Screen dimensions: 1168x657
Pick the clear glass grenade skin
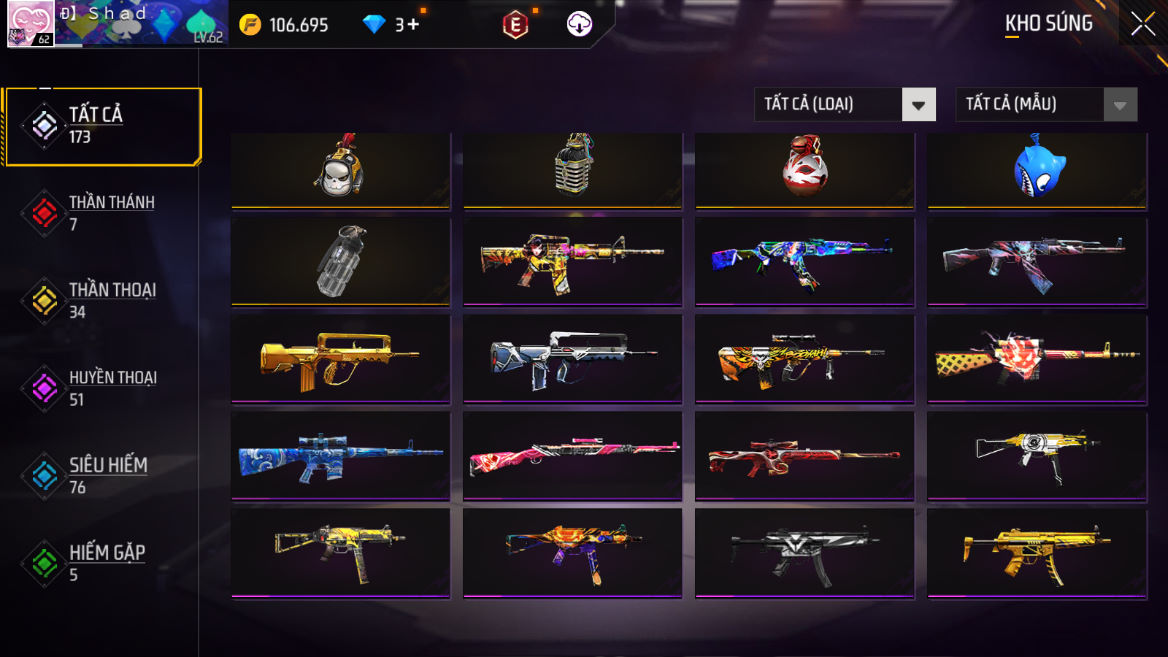(x=340, y=261)
